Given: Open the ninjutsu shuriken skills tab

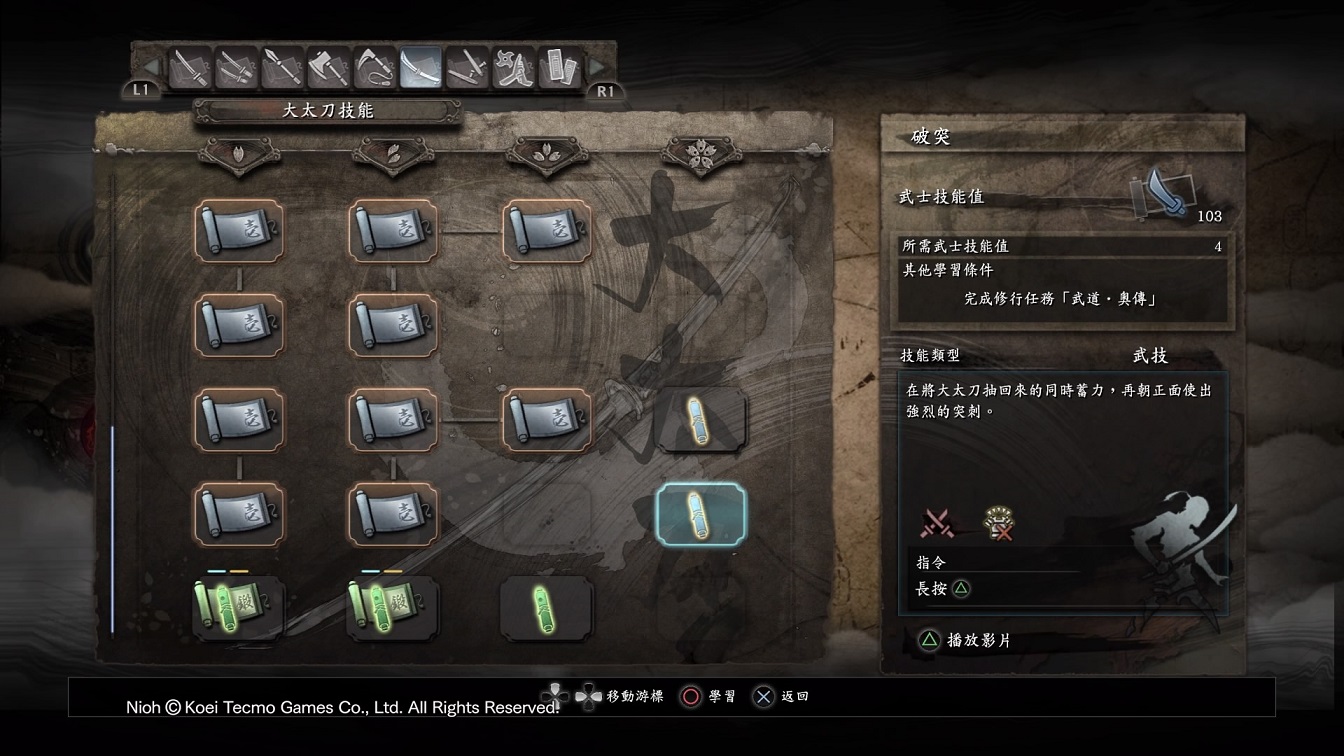Looking at the screenshot, I should tap(513, 68).
